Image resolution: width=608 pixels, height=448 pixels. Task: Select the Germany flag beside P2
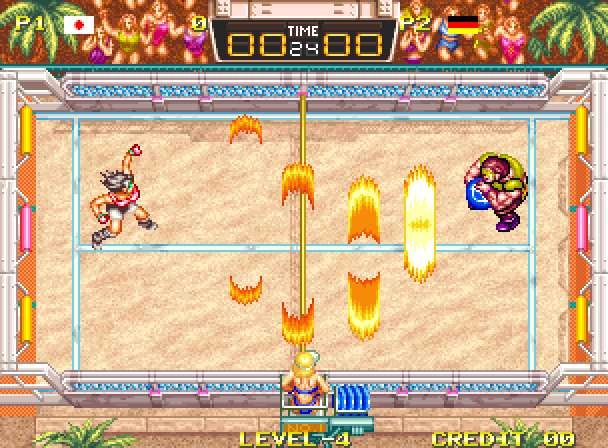[x=461, y=25]
